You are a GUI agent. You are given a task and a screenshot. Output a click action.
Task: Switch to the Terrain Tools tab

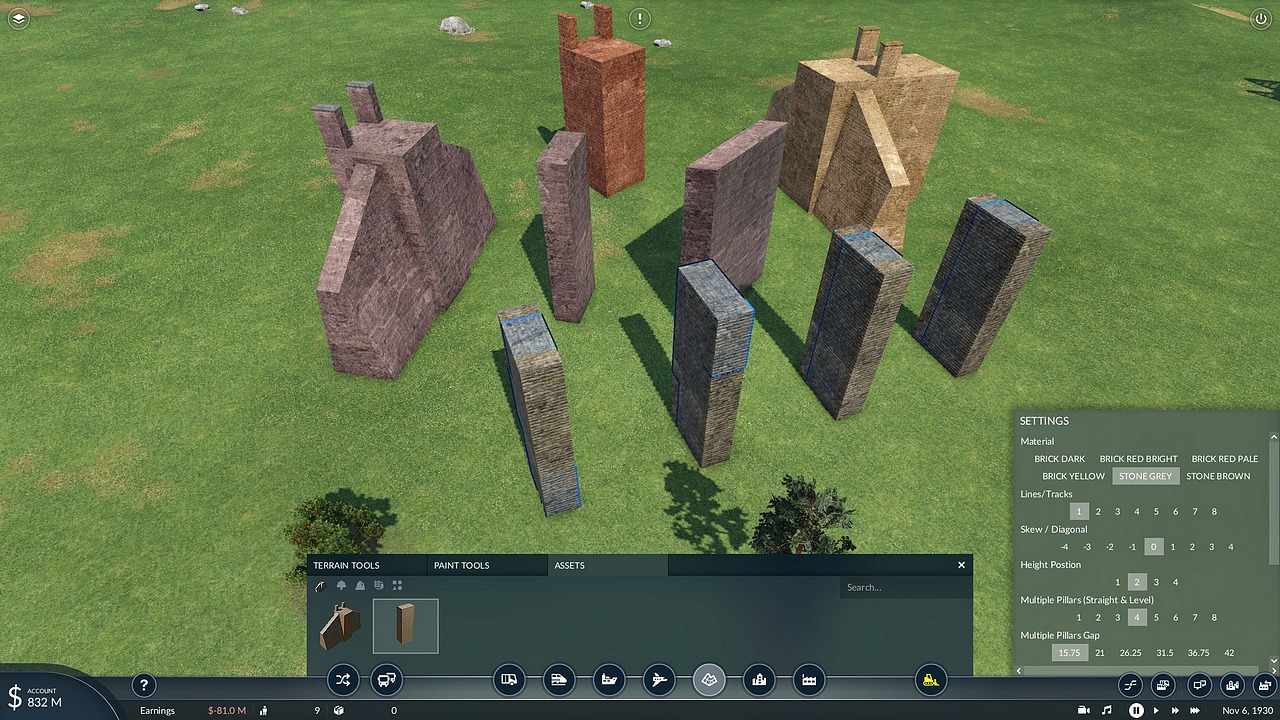pos(346,566)
